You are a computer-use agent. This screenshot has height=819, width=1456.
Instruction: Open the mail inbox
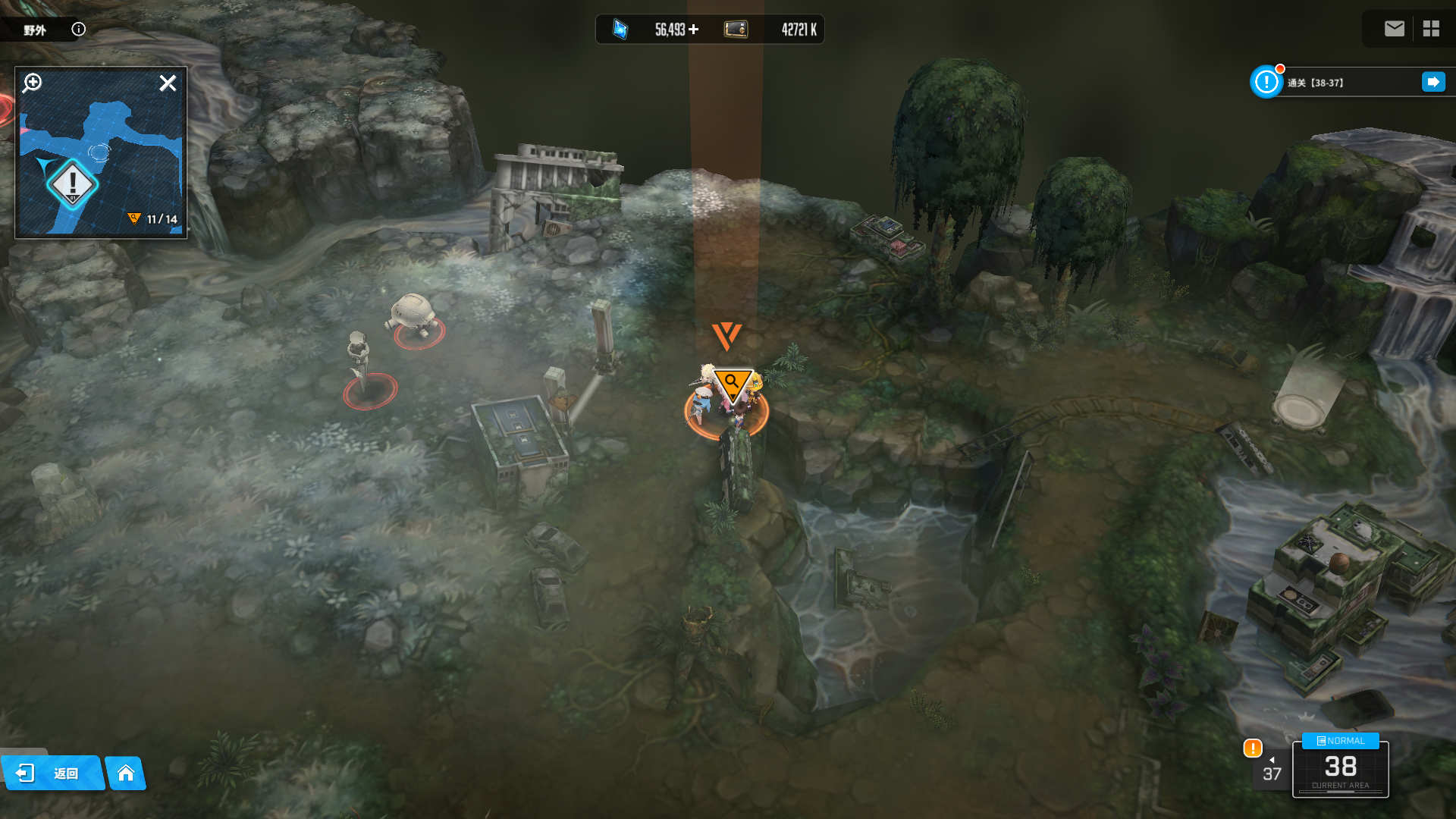point(1394,29)
